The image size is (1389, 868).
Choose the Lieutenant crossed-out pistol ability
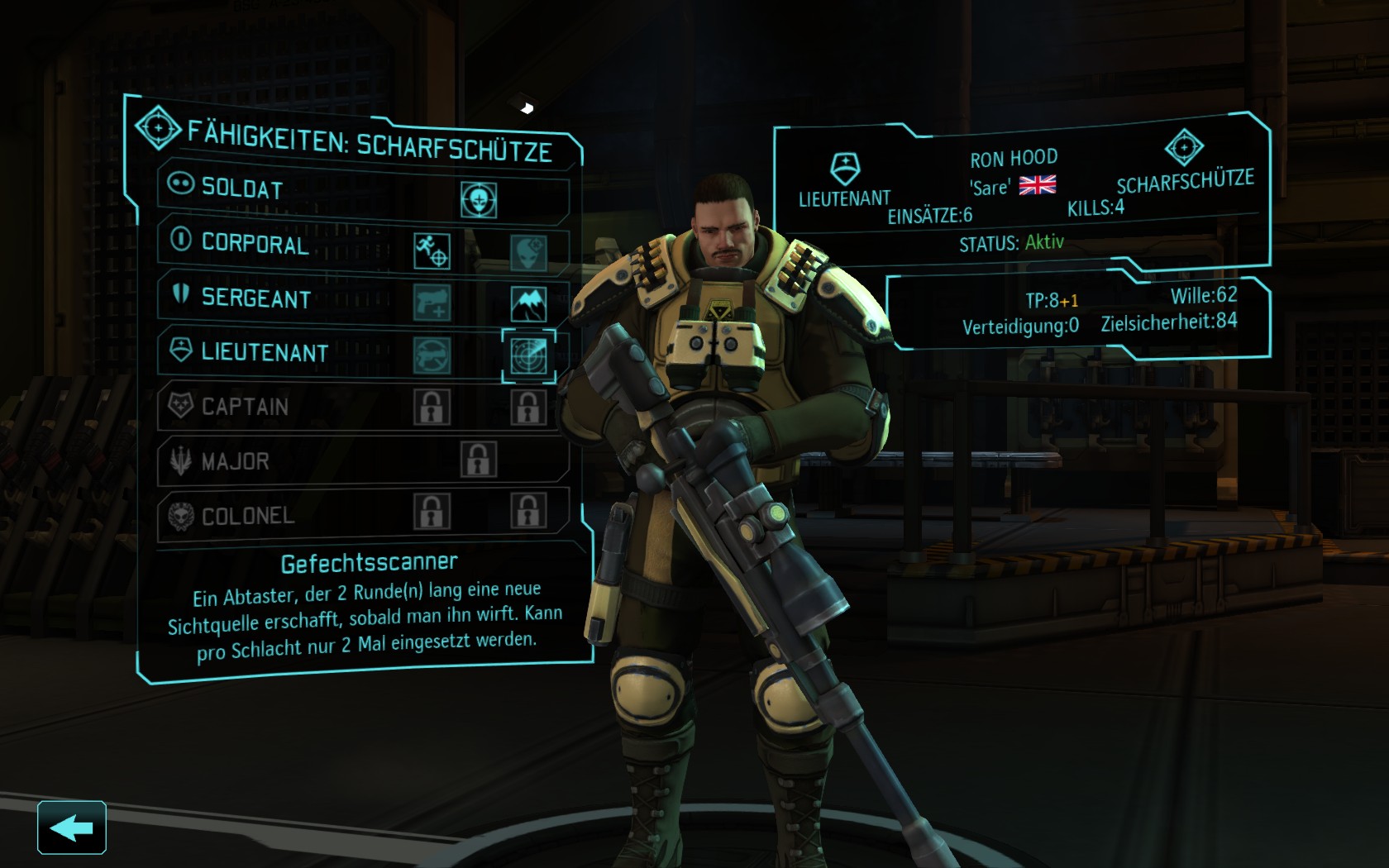pyautogui.click(x=432, y=355)
